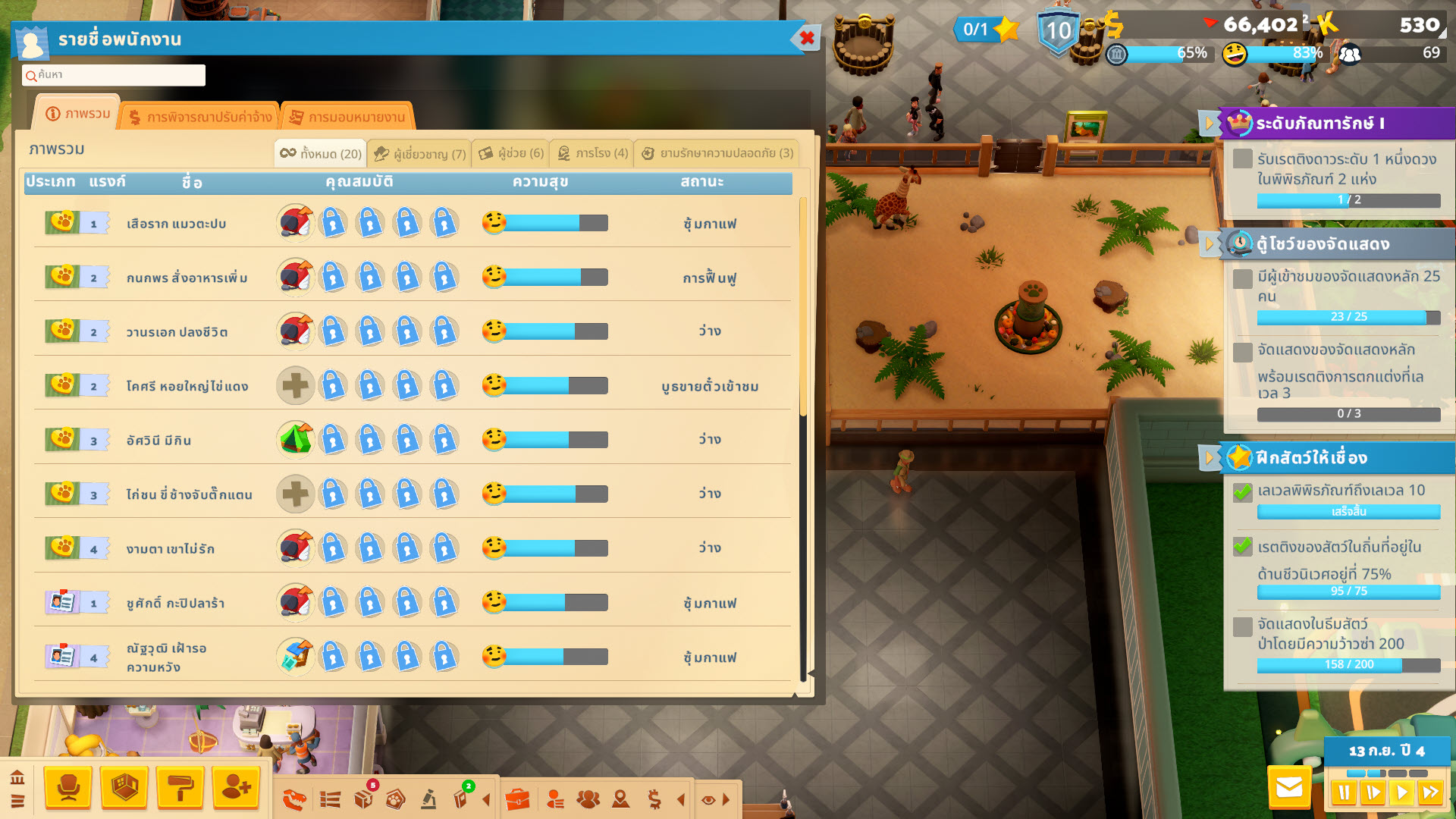Open the dinosaur skull exhibits icon
Image resolution: width=1456 pixels, height=819 pixels.
294,799
